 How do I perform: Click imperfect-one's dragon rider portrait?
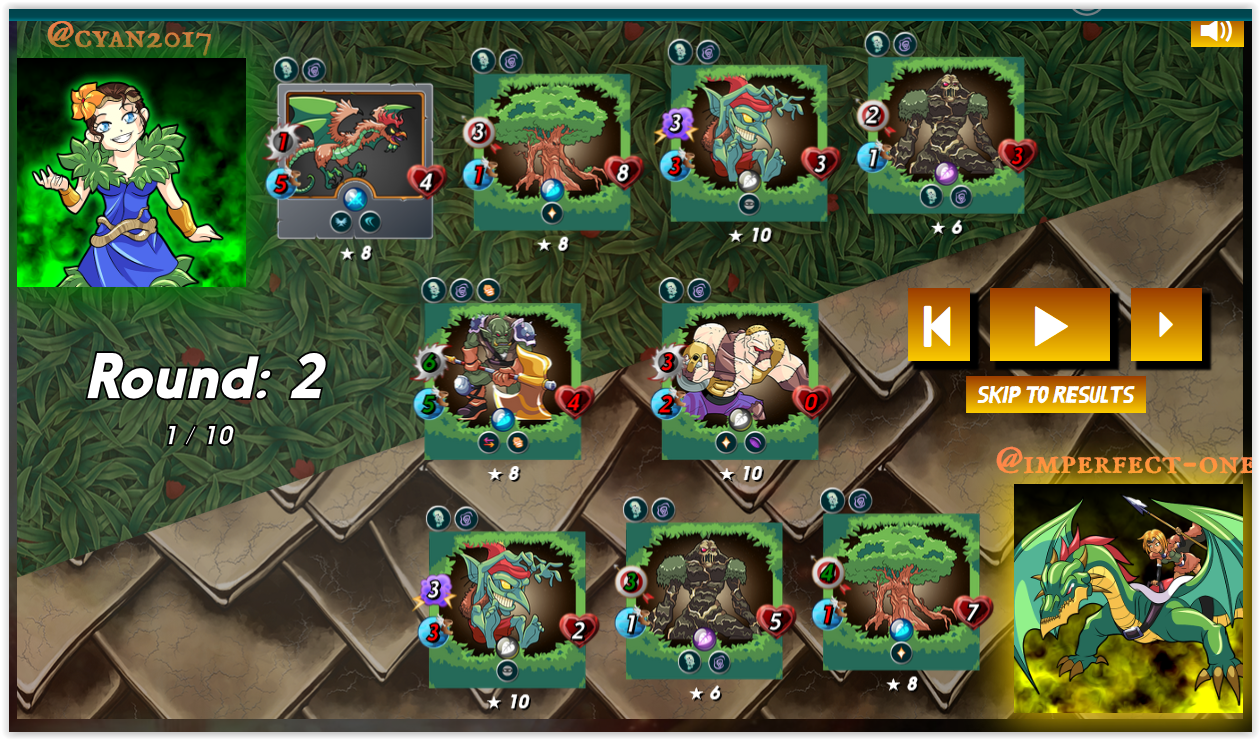(1128, 598)
